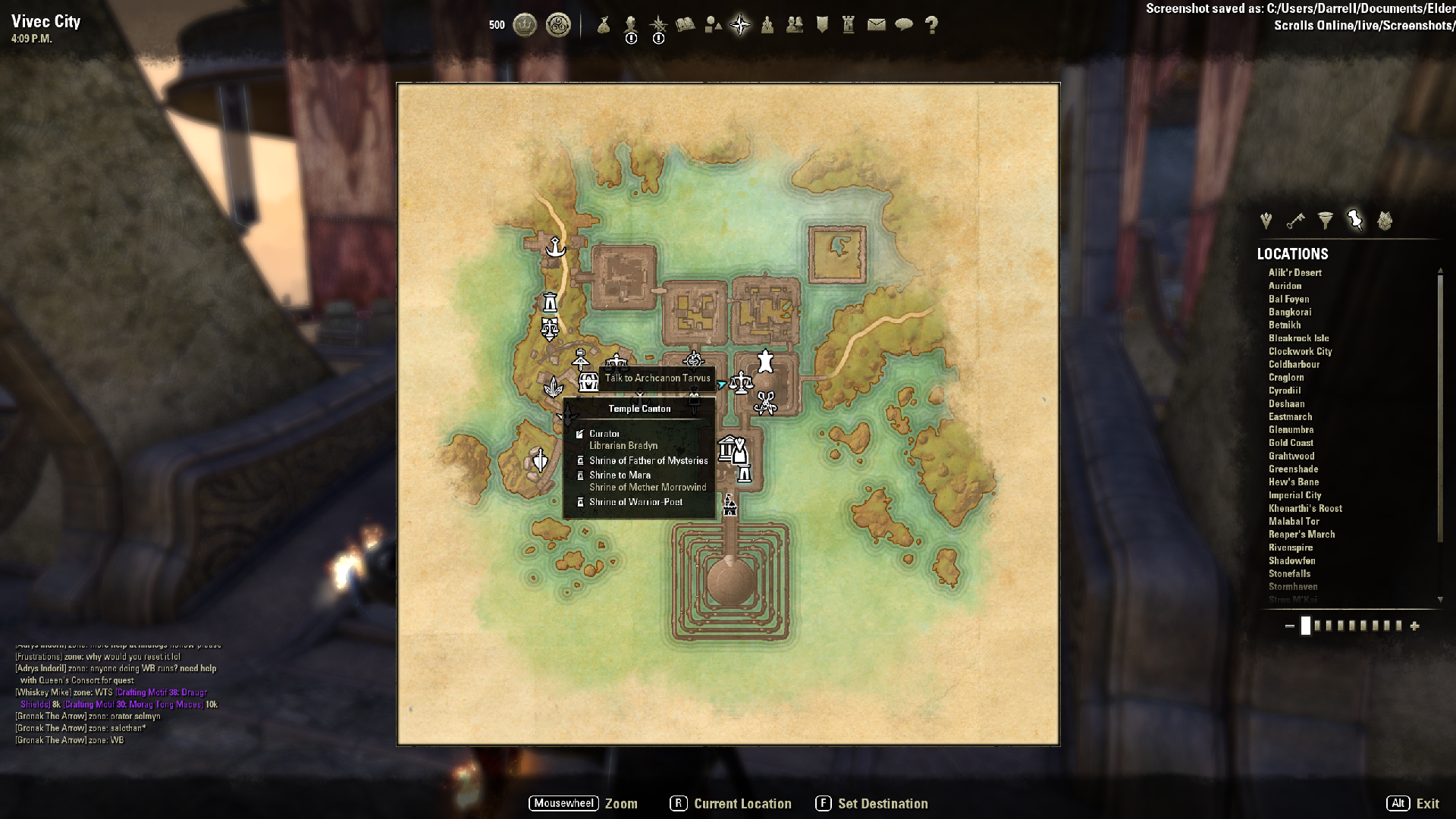Open the Alliance War tower icon
Viewport: 1456px width, 819px height.
point(849,25)
